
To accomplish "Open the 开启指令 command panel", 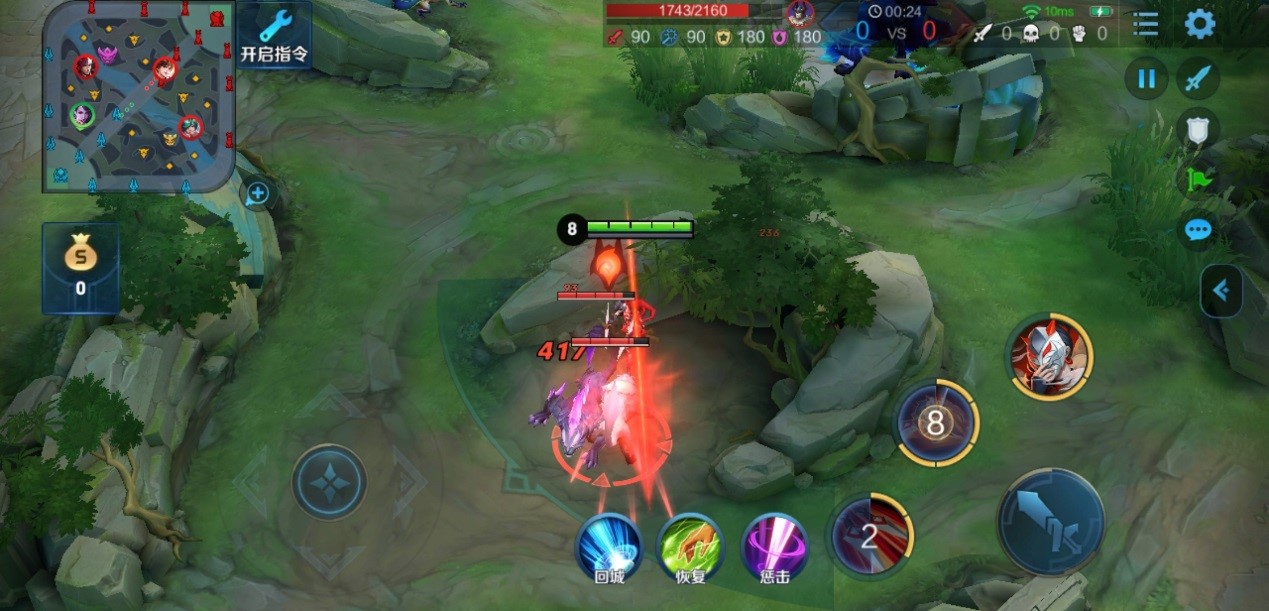I will pyautogui.click(x=274, y=35).
